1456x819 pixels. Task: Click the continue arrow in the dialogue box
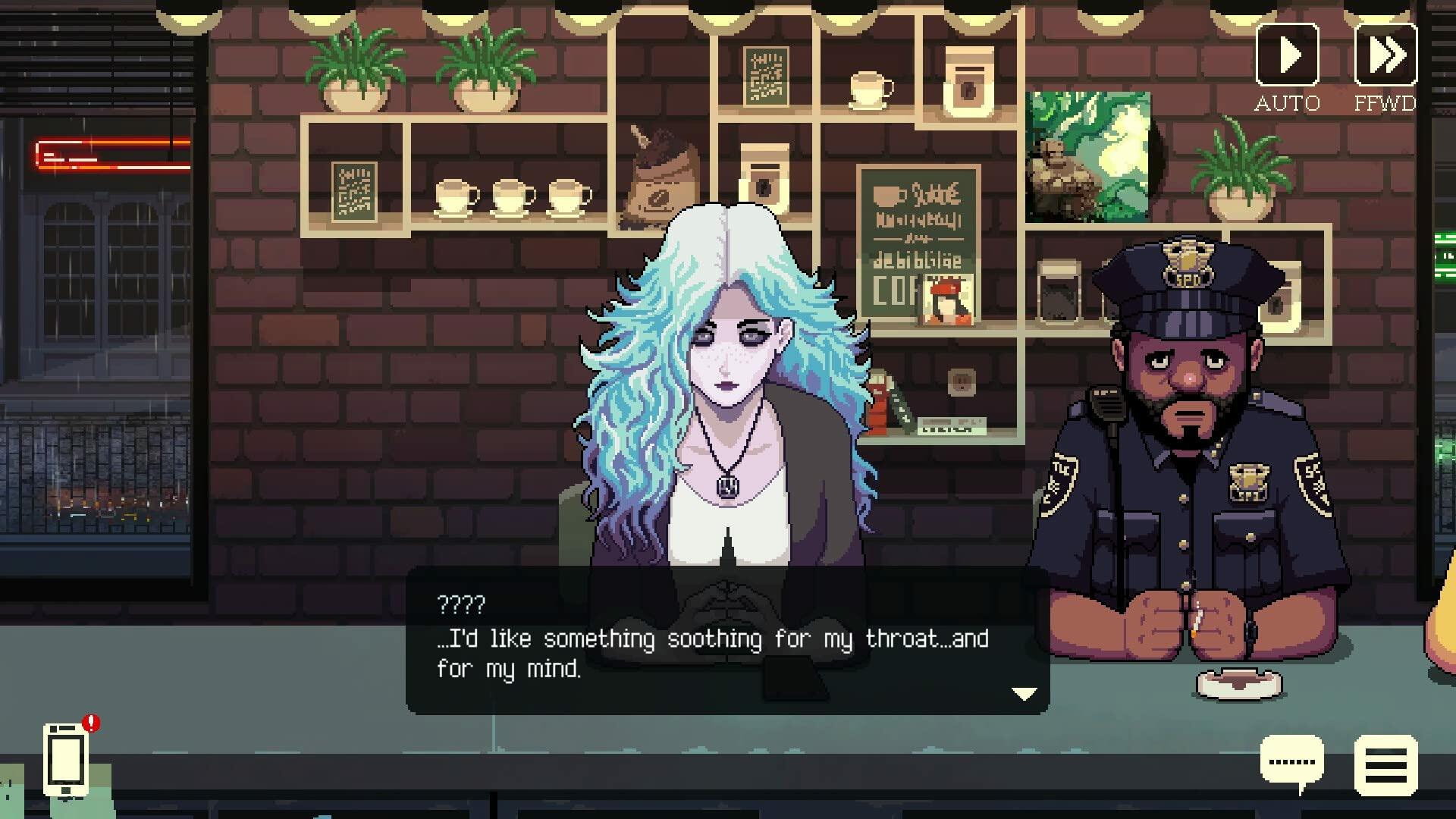[1023, 692]
